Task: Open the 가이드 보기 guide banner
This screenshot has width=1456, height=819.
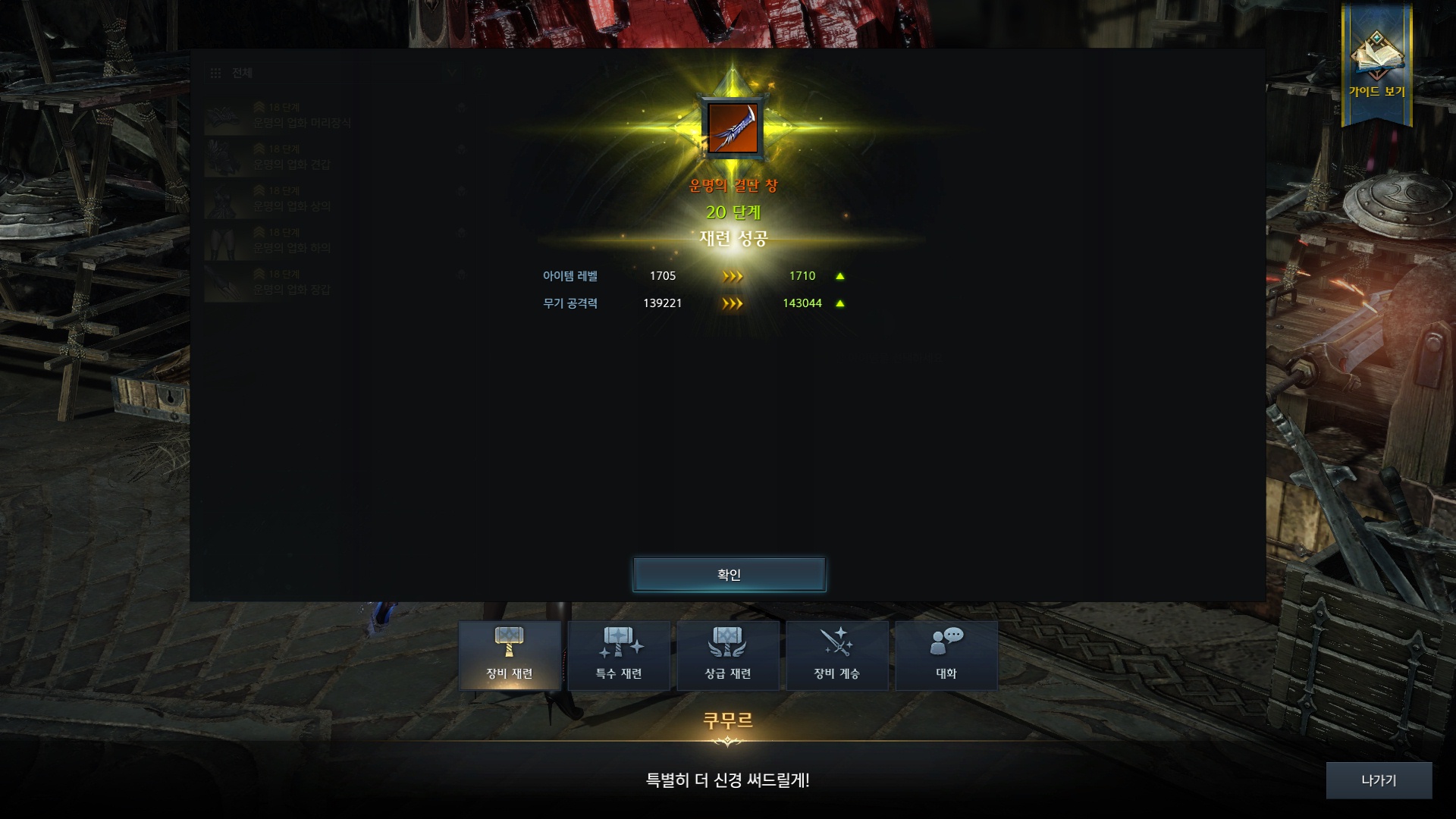Action: (1376, 66)
